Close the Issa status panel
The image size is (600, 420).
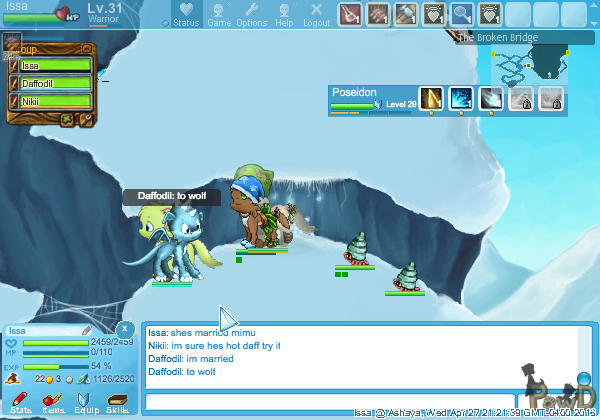click(124, 328)
